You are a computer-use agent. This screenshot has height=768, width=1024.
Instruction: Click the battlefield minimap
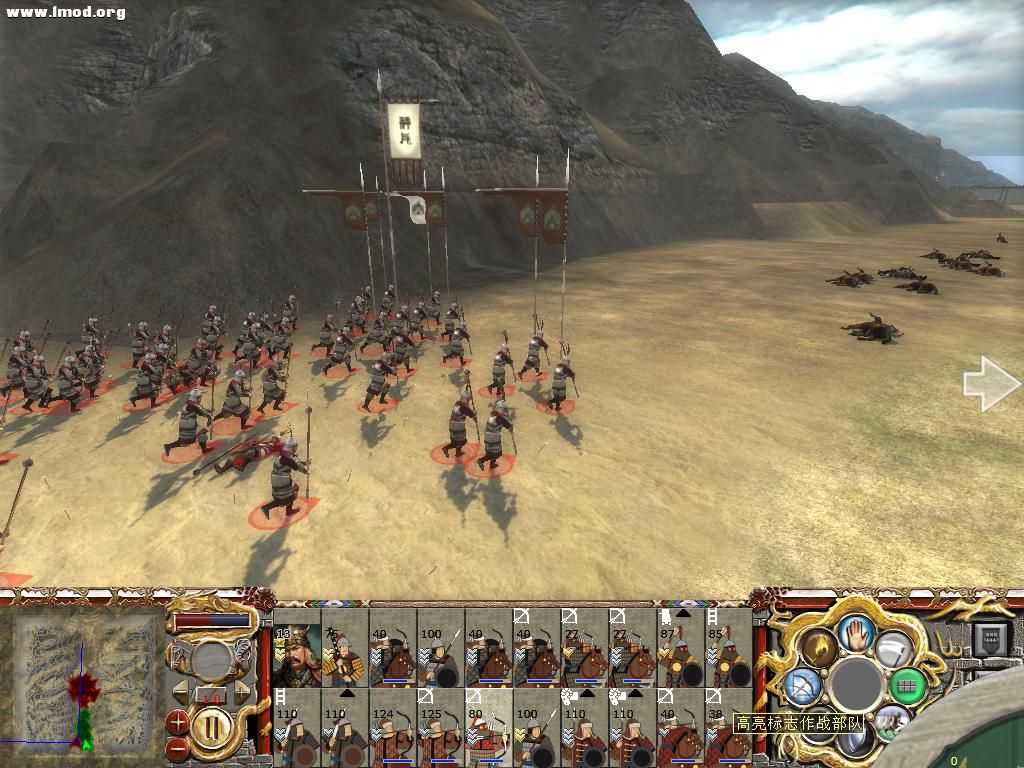(x=84, y=682)
